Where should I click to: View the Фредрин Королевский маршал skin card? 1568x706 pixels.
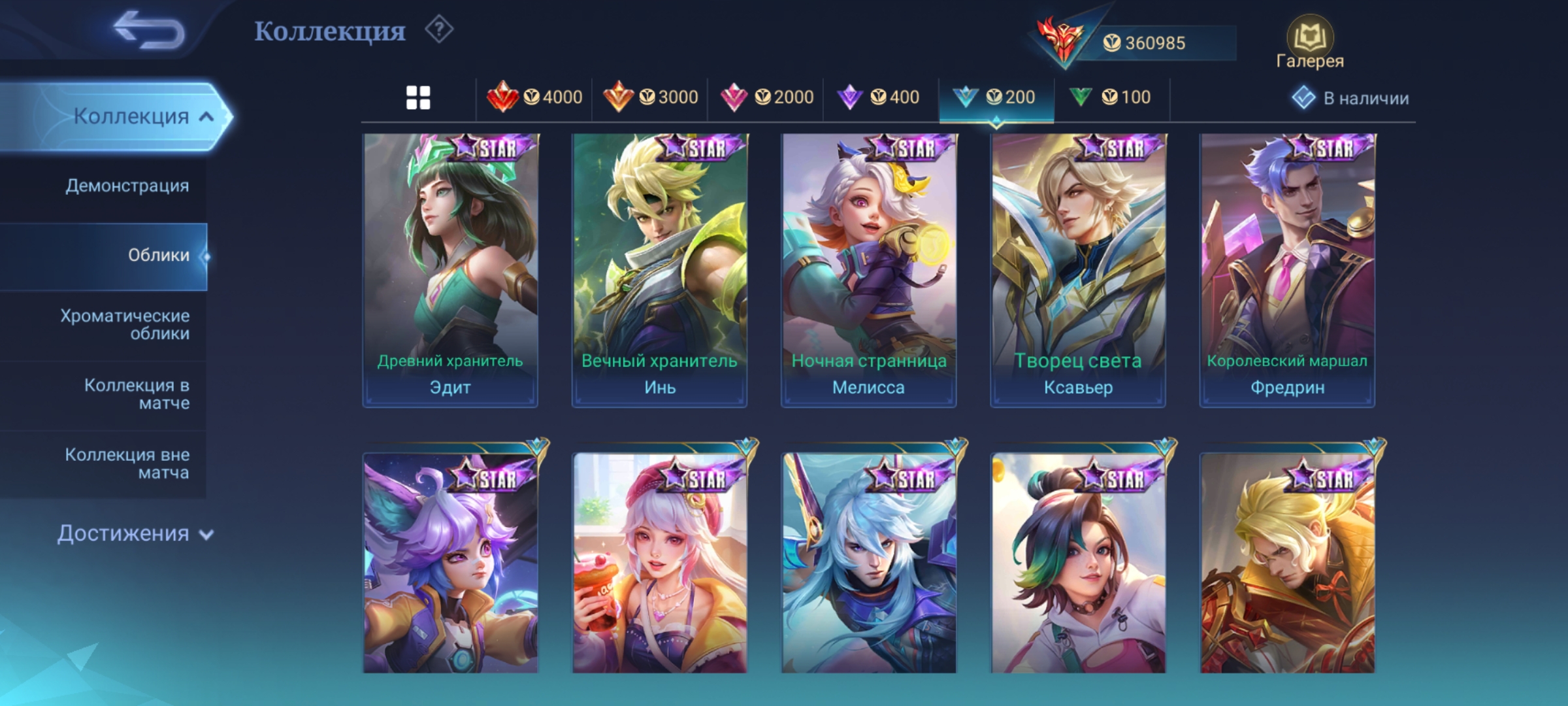tap(1287, 271)
